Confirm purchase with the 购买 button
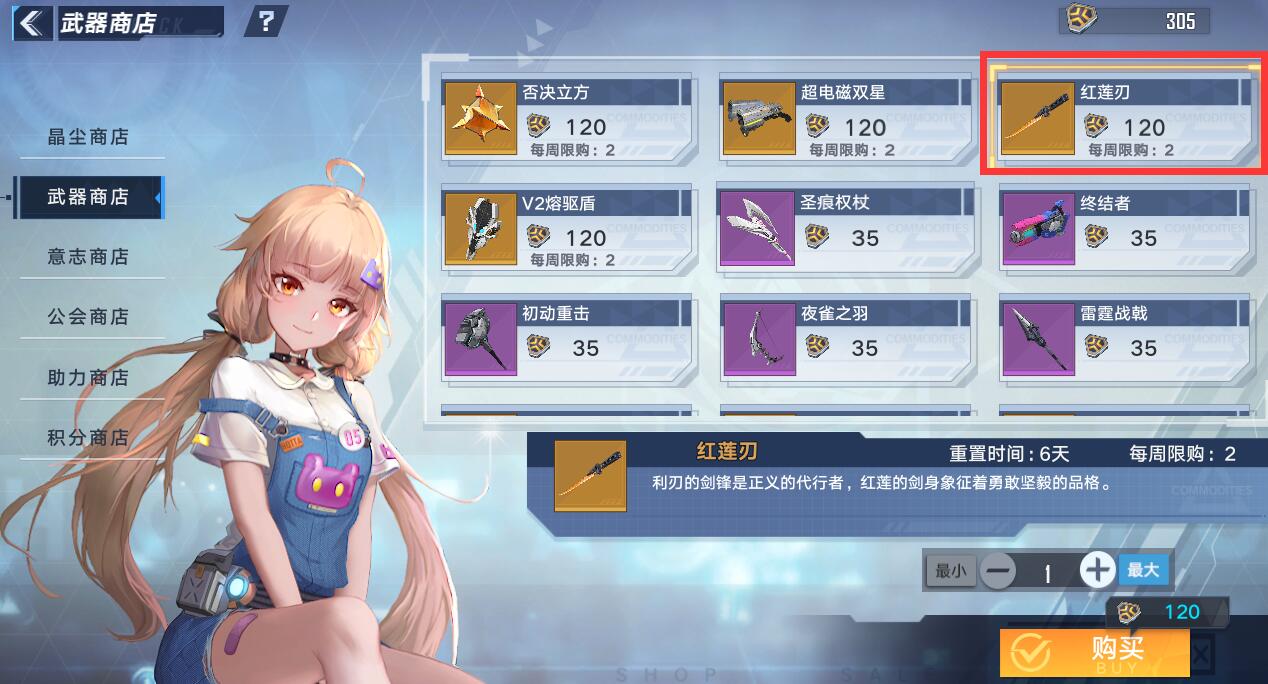Viewport: 1268px width, 684px height. pos(1095,652)
